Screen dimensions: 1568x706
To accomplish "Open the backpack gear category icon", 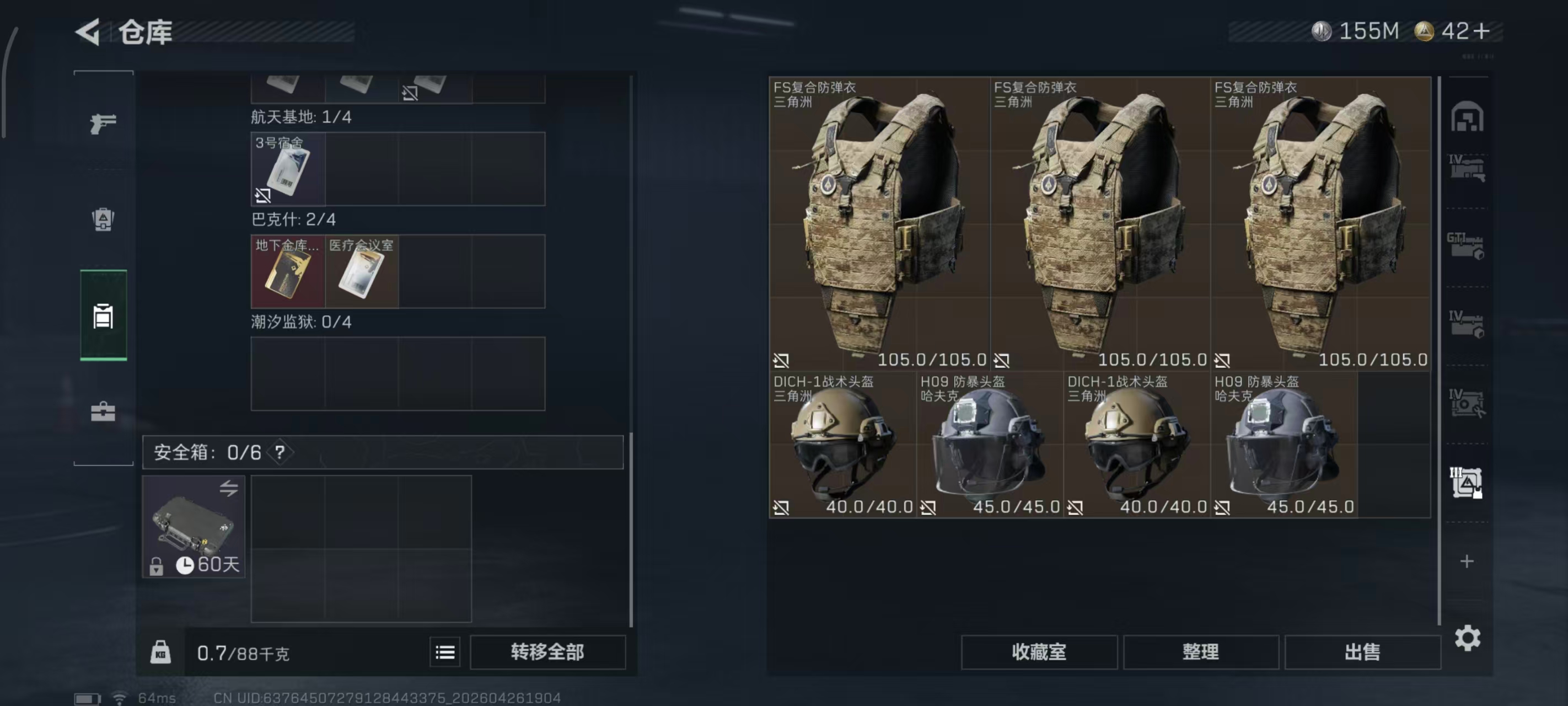I will tap(104, 220).
